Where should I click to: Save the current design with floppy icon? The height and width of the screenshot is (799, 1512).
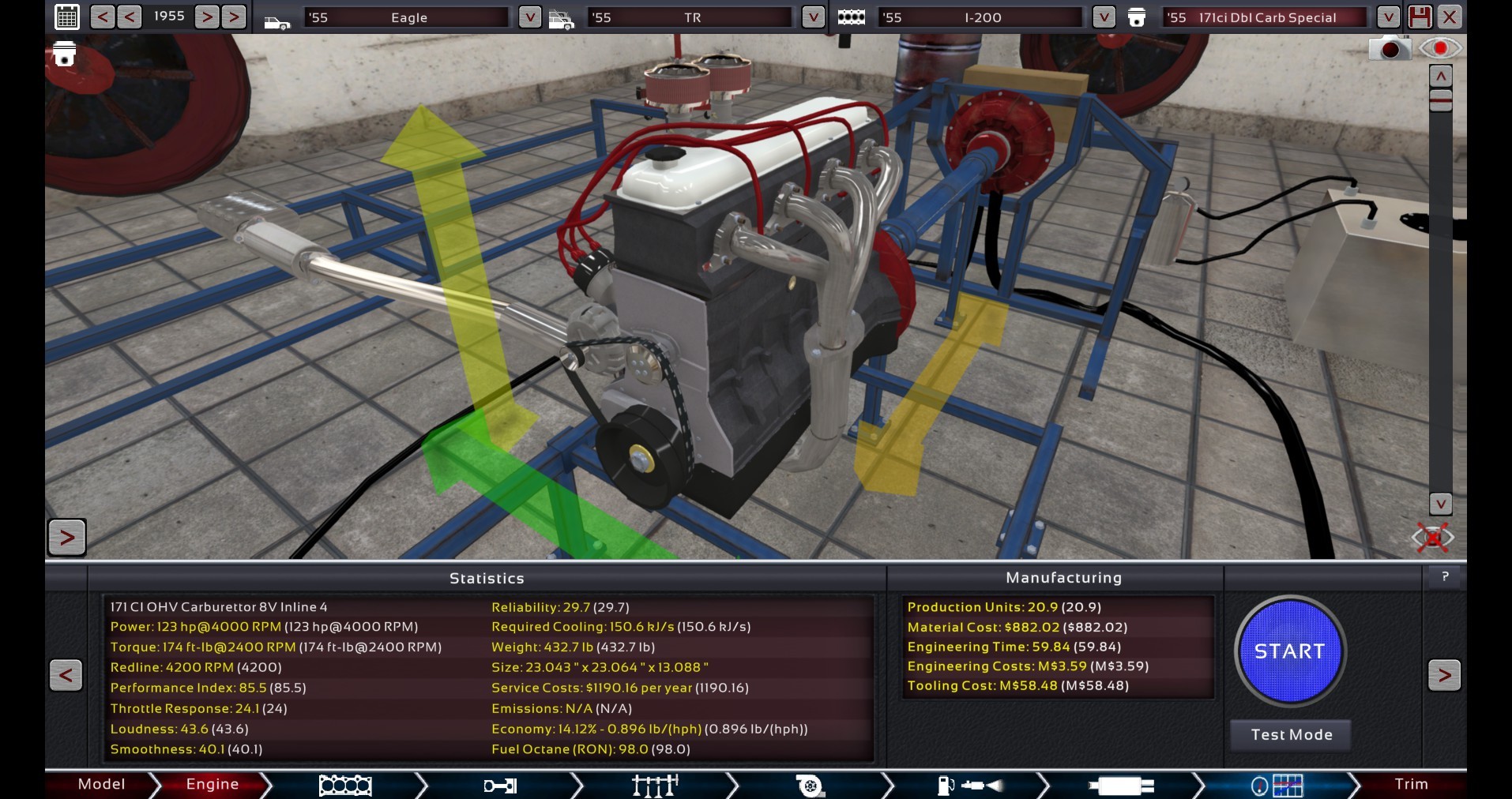[x=1419, y=17]
